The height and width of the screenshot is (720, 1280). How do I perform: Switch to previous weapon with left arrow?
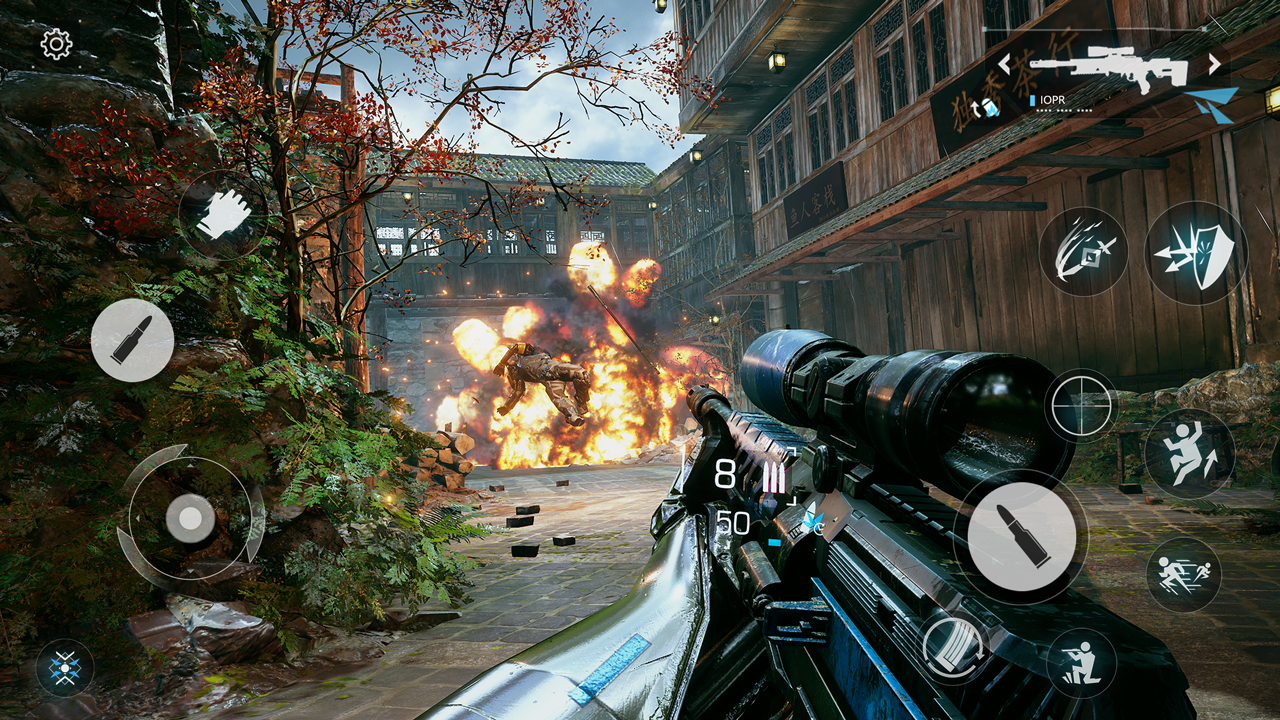pyautogui.click(x=1004, y=64)
